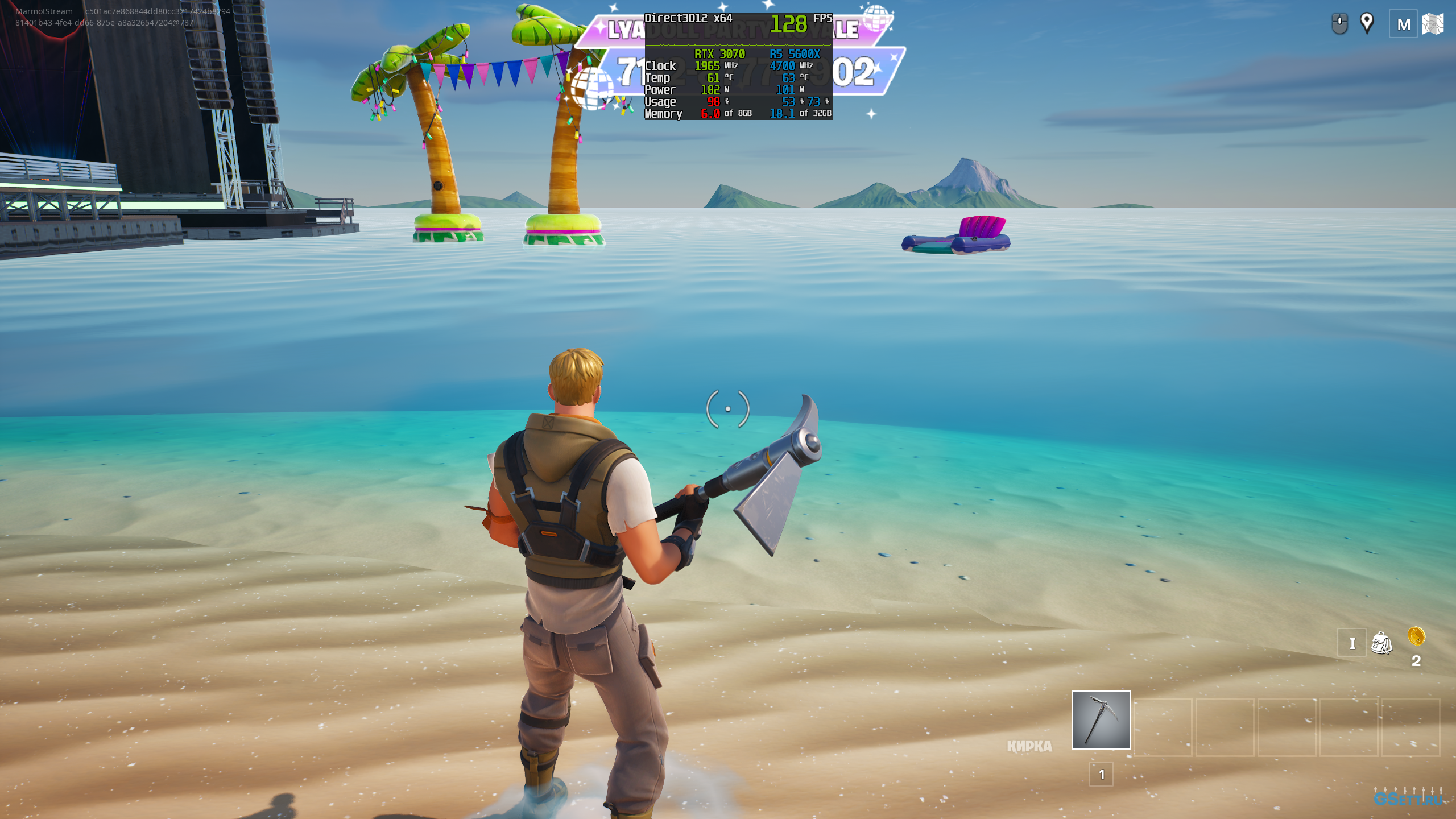Click the gold coin icon
Viewport: 1456px width, 819px height.
pyautogui.click(x=1416, y=636)
